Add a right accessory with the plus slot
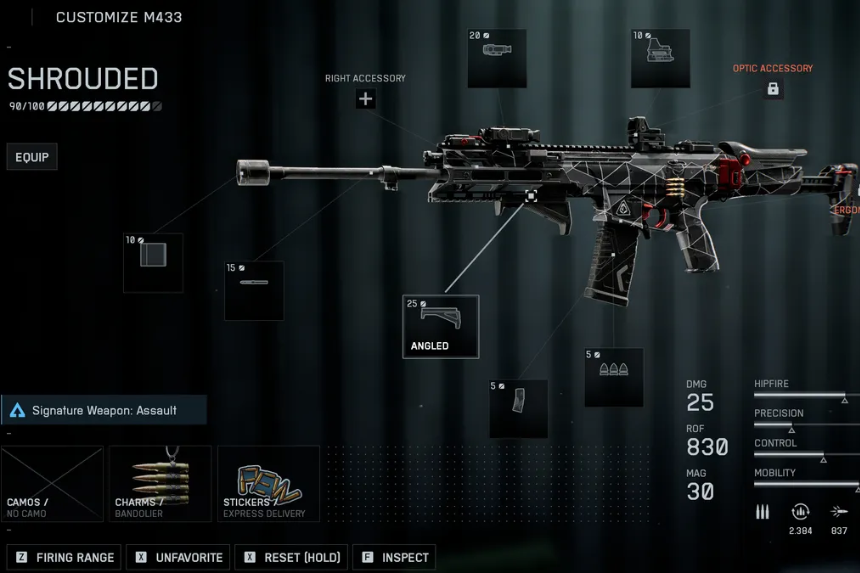 366,98
